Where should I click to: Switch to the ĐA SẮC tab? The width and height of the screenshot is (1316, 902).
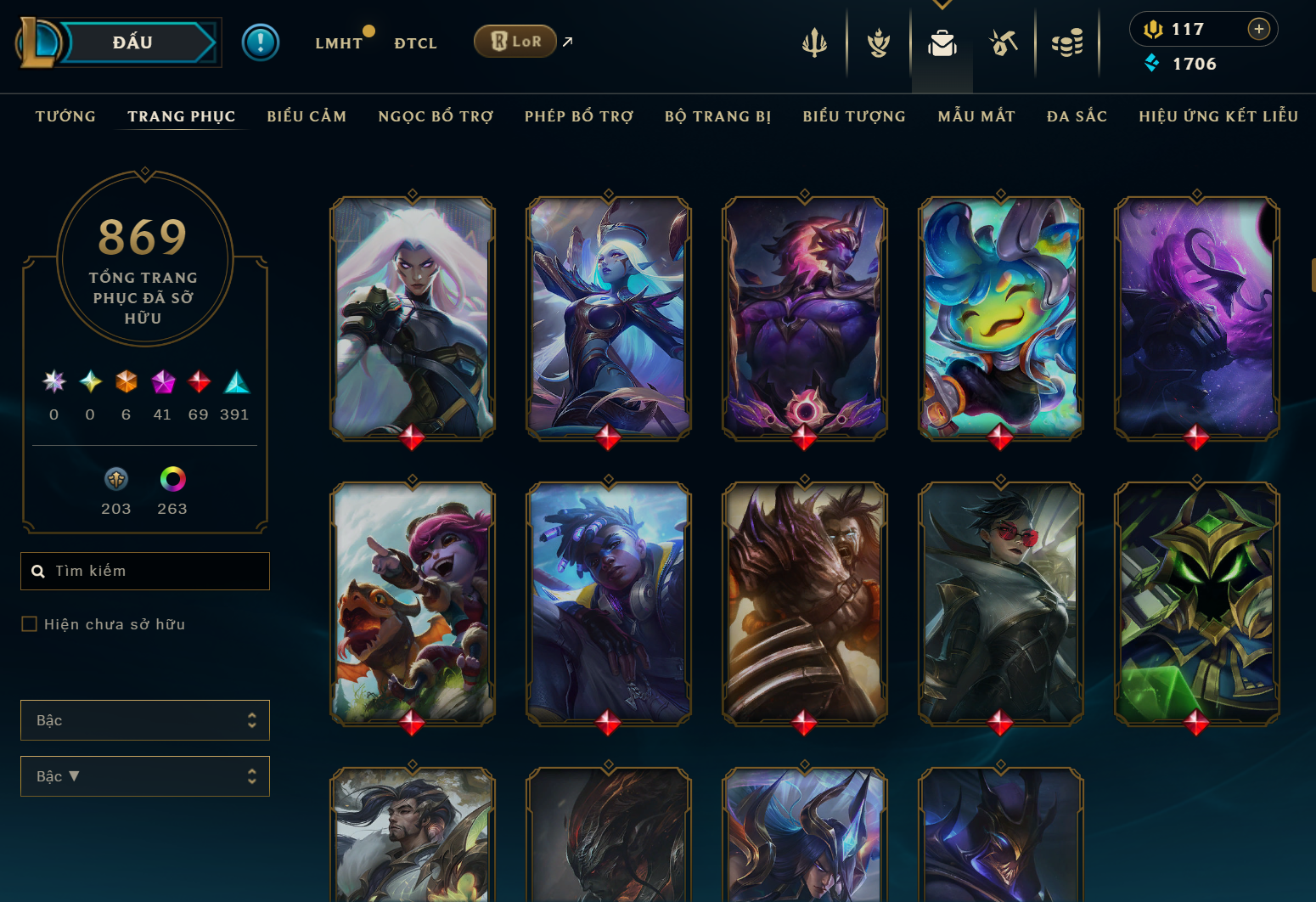point(1077,116)
